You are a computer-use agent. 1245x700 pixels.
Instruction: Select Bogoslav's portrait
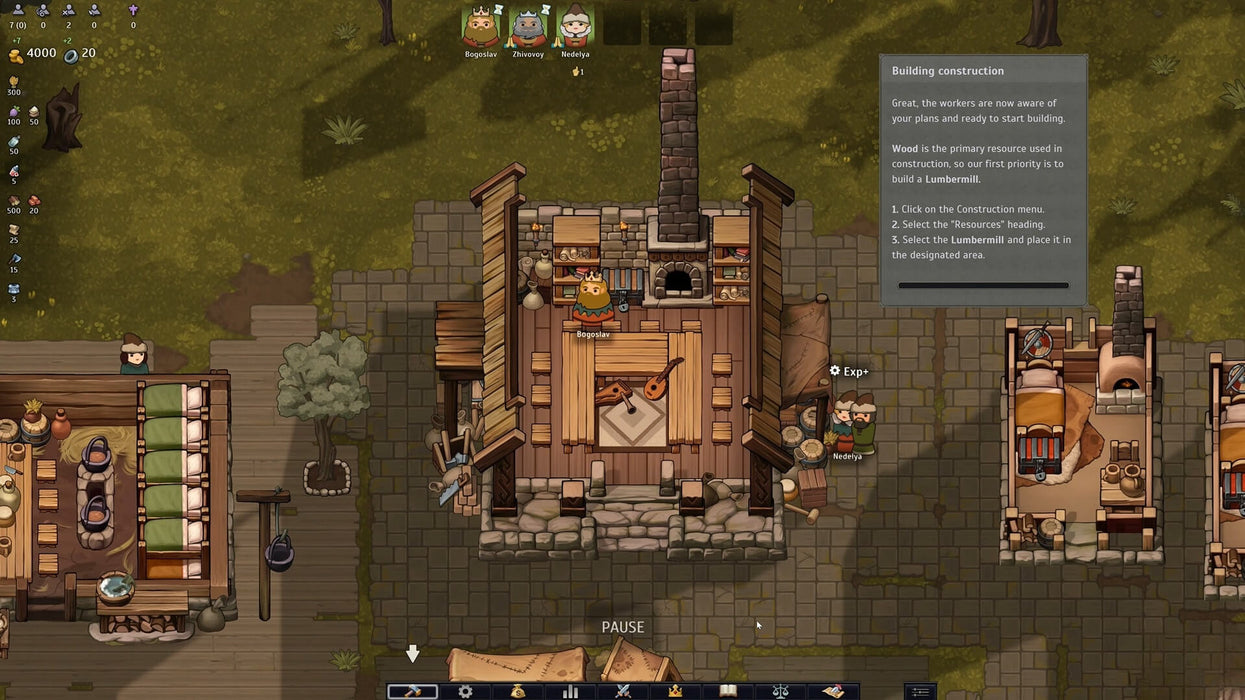481,26
